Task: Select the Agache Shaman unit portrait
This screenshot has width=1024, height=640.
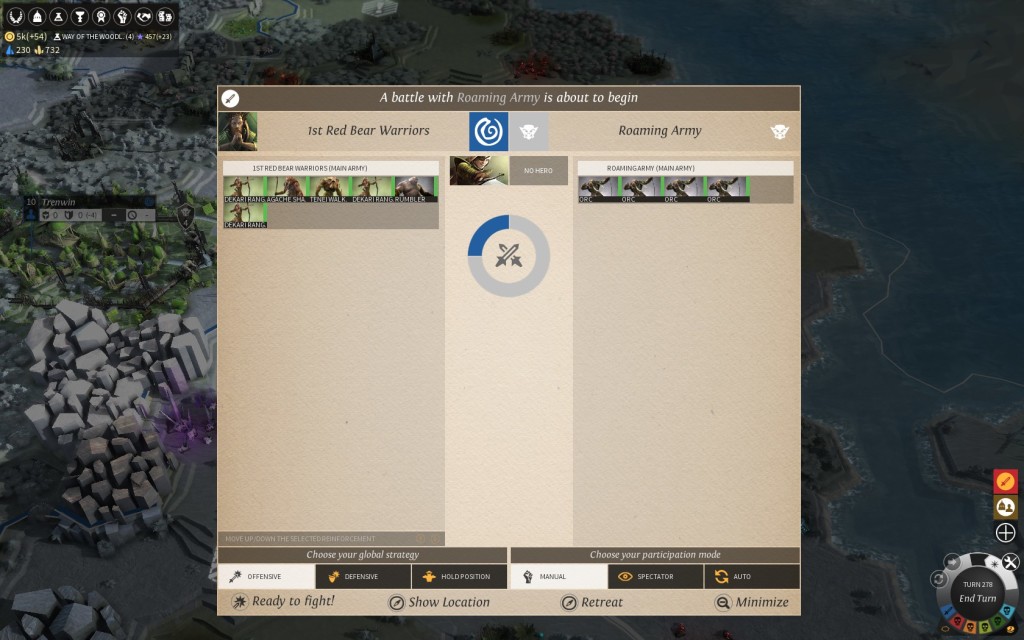Action: click(286, 189)
